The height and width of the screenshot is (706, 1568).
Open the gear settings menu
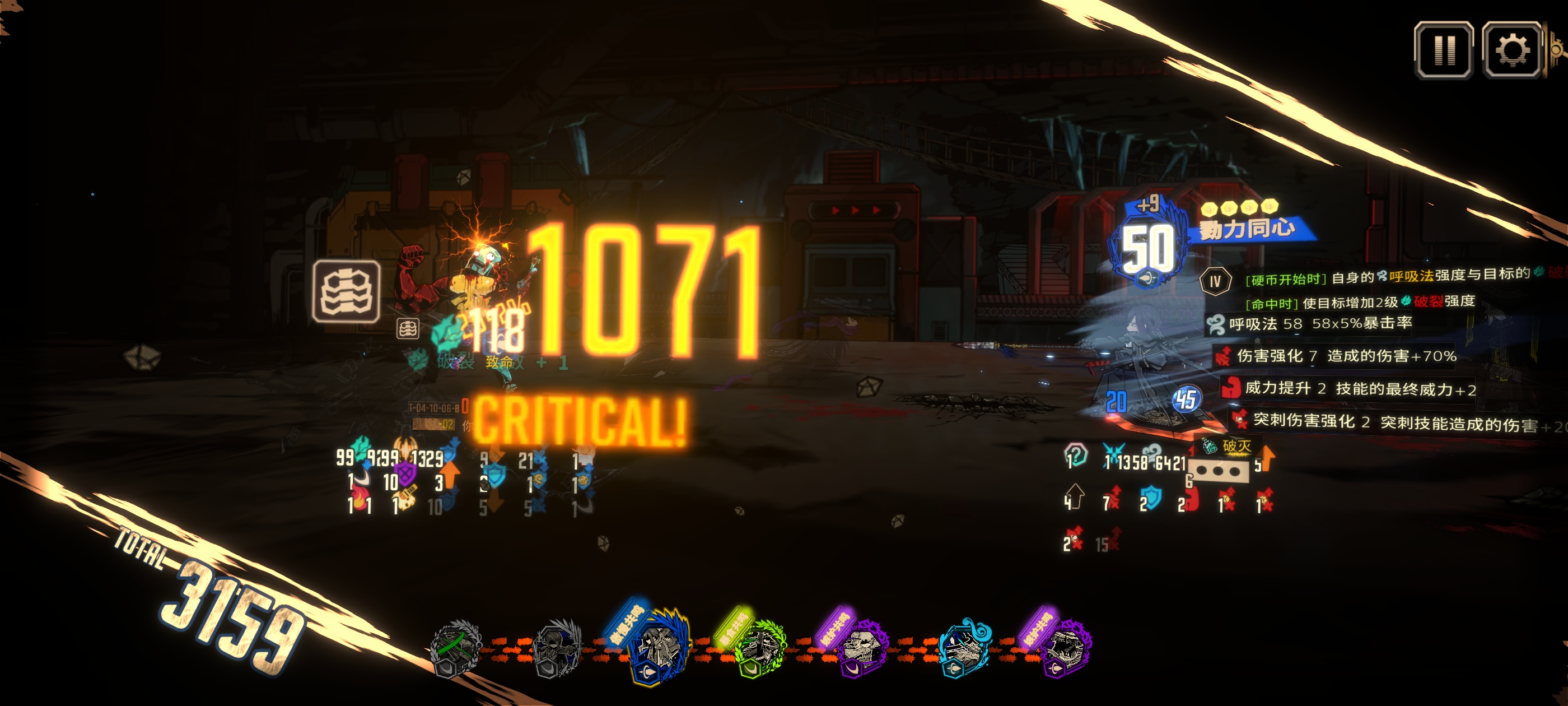1511,50
